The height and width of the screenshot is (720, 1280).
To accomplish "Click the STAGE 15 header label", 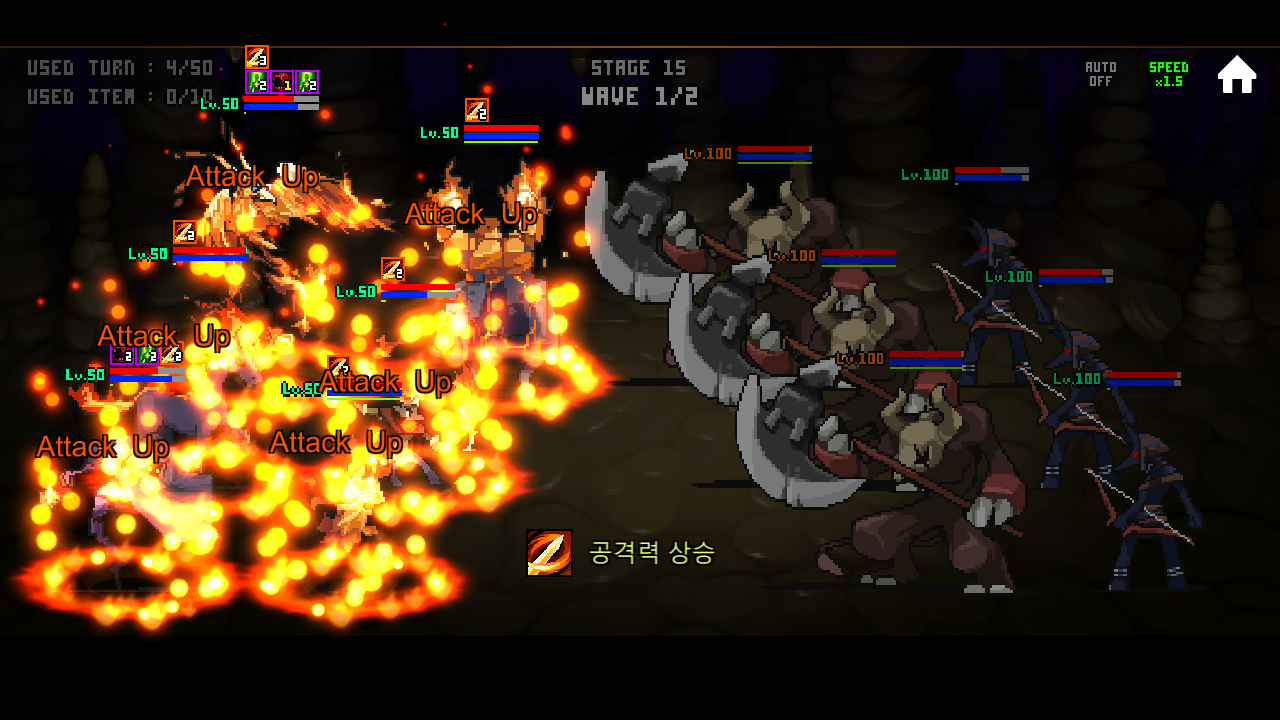I will 637,67.
